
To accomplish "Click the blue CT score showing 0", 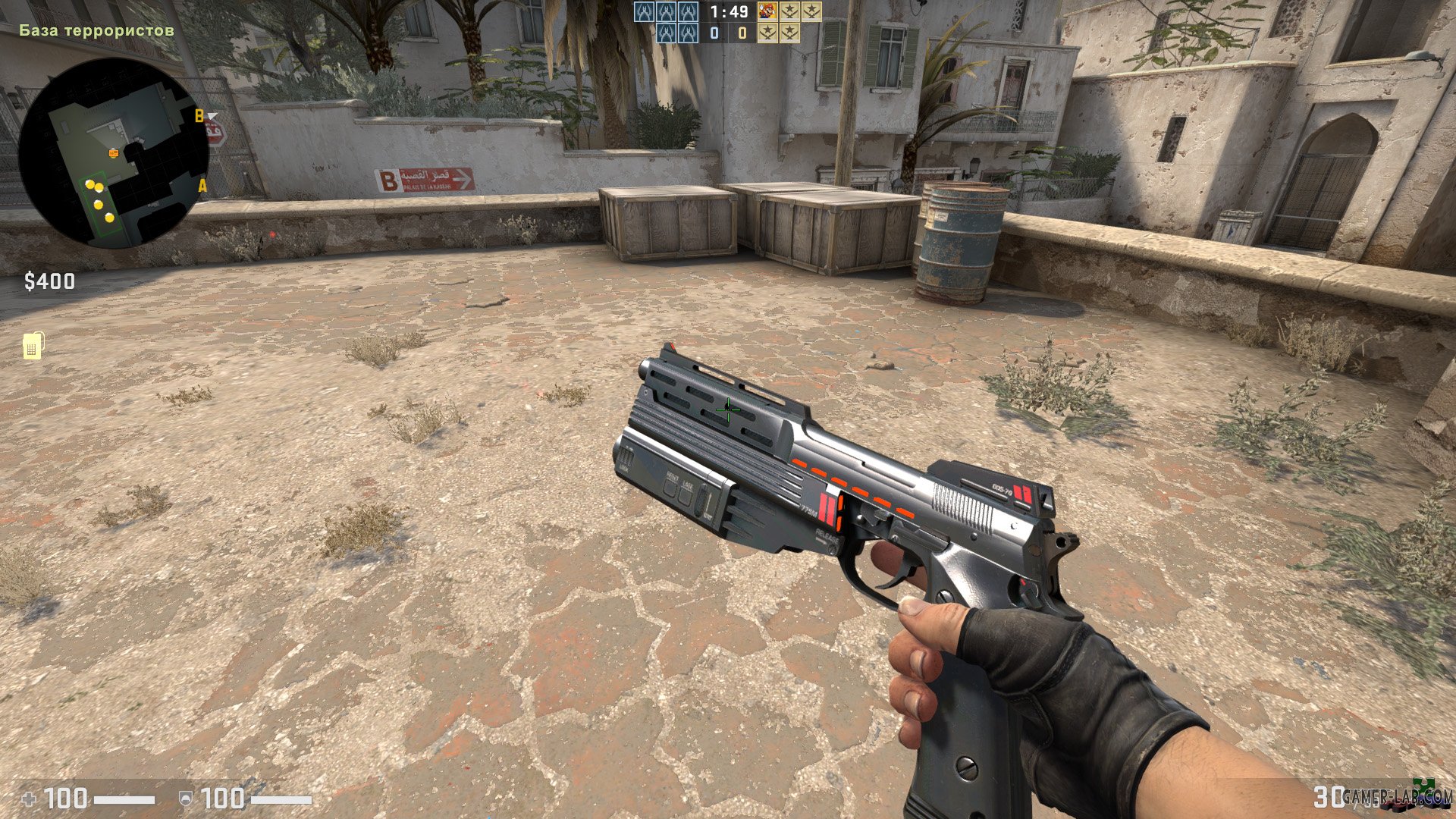I will click(x=713, y=33).
